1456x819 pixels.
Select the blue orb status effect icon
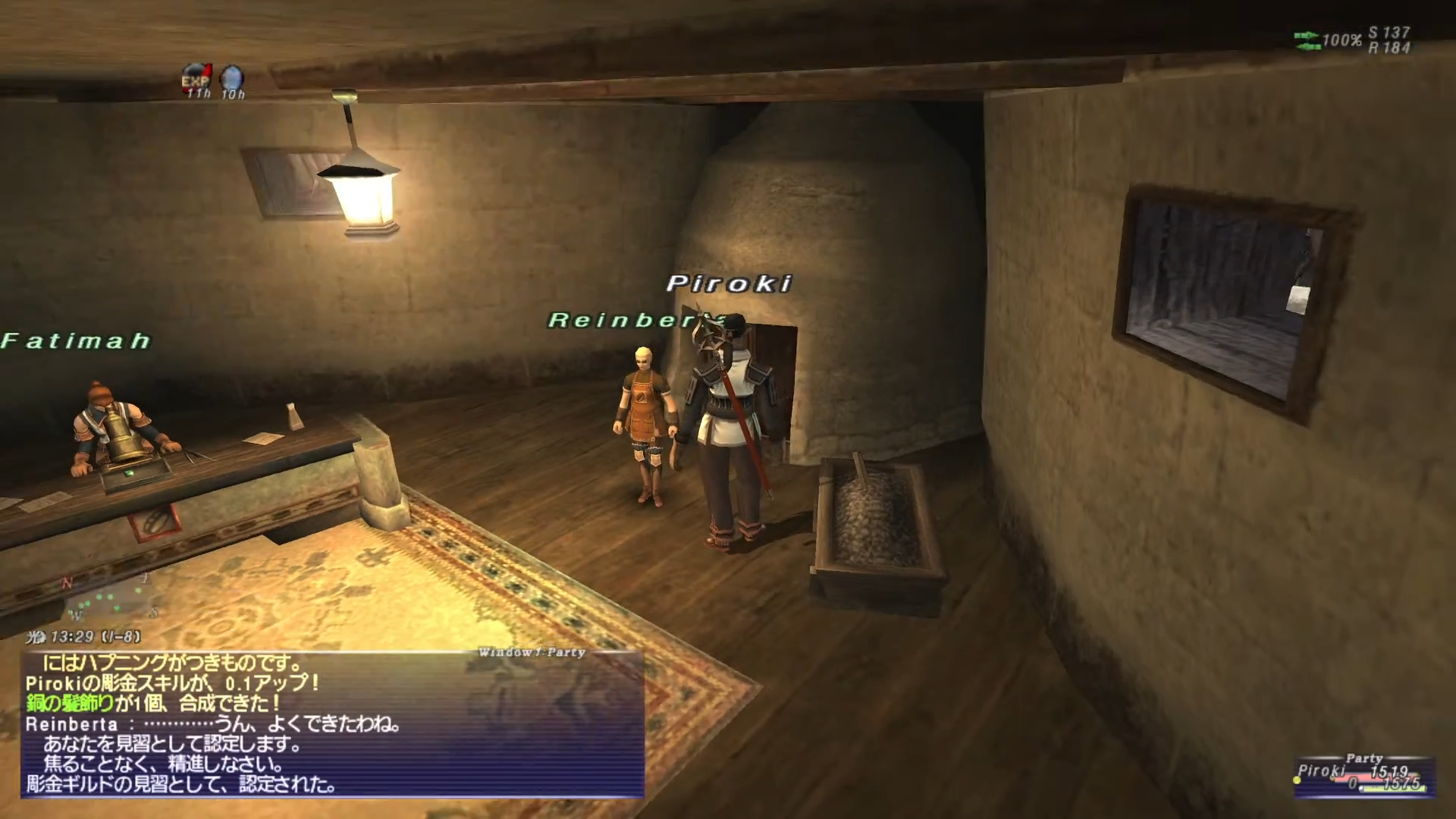point(232,77)
